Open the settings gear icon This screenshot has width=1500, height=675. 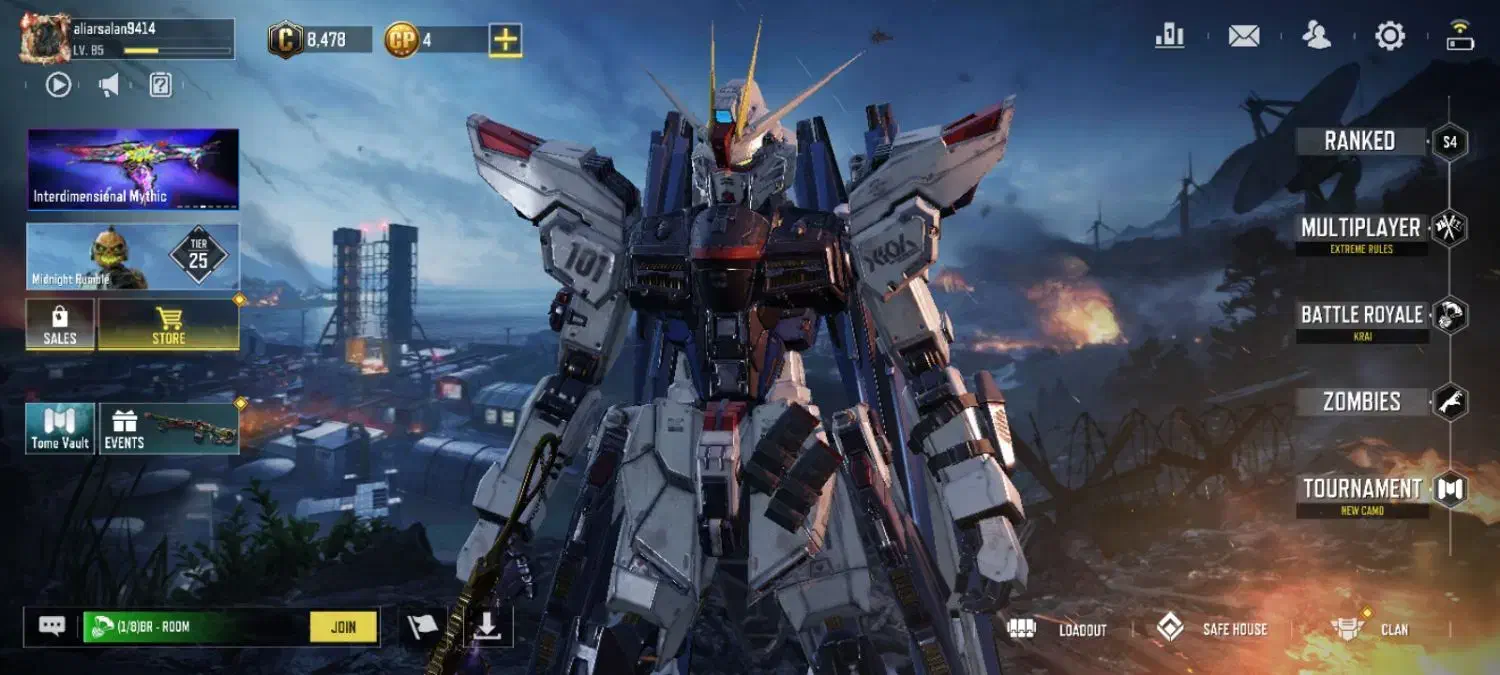coord(1390,37)
